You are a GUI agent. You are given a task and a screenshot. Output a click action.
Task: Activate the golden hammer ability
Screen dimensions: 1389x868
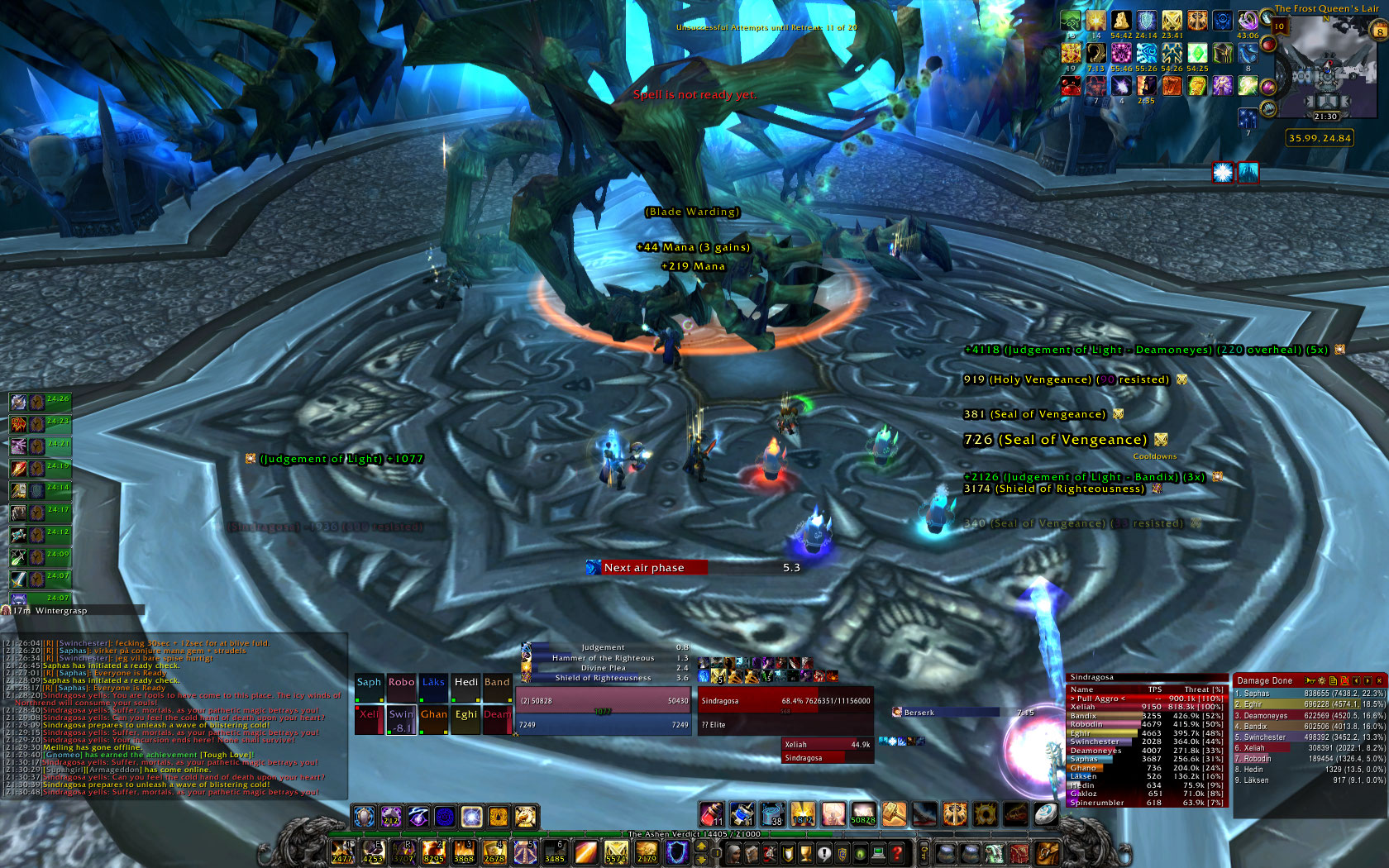click(x=895, y=814)
